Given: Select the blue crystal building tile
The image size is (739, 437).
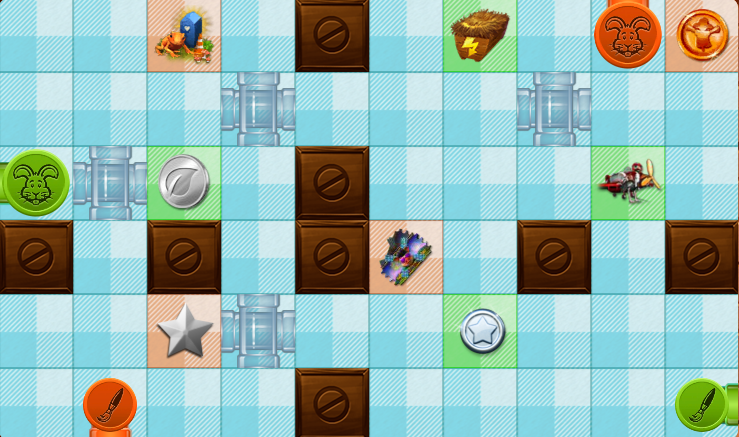Looking at the screenshot, I should 184,35.
